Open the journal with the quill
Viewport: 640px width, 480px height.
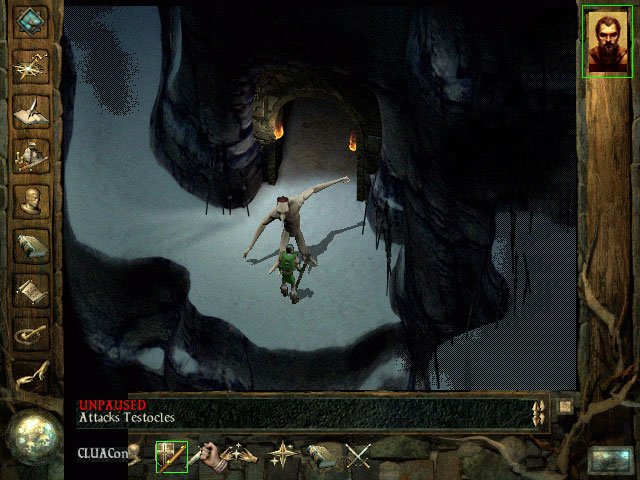coord(32,110)
